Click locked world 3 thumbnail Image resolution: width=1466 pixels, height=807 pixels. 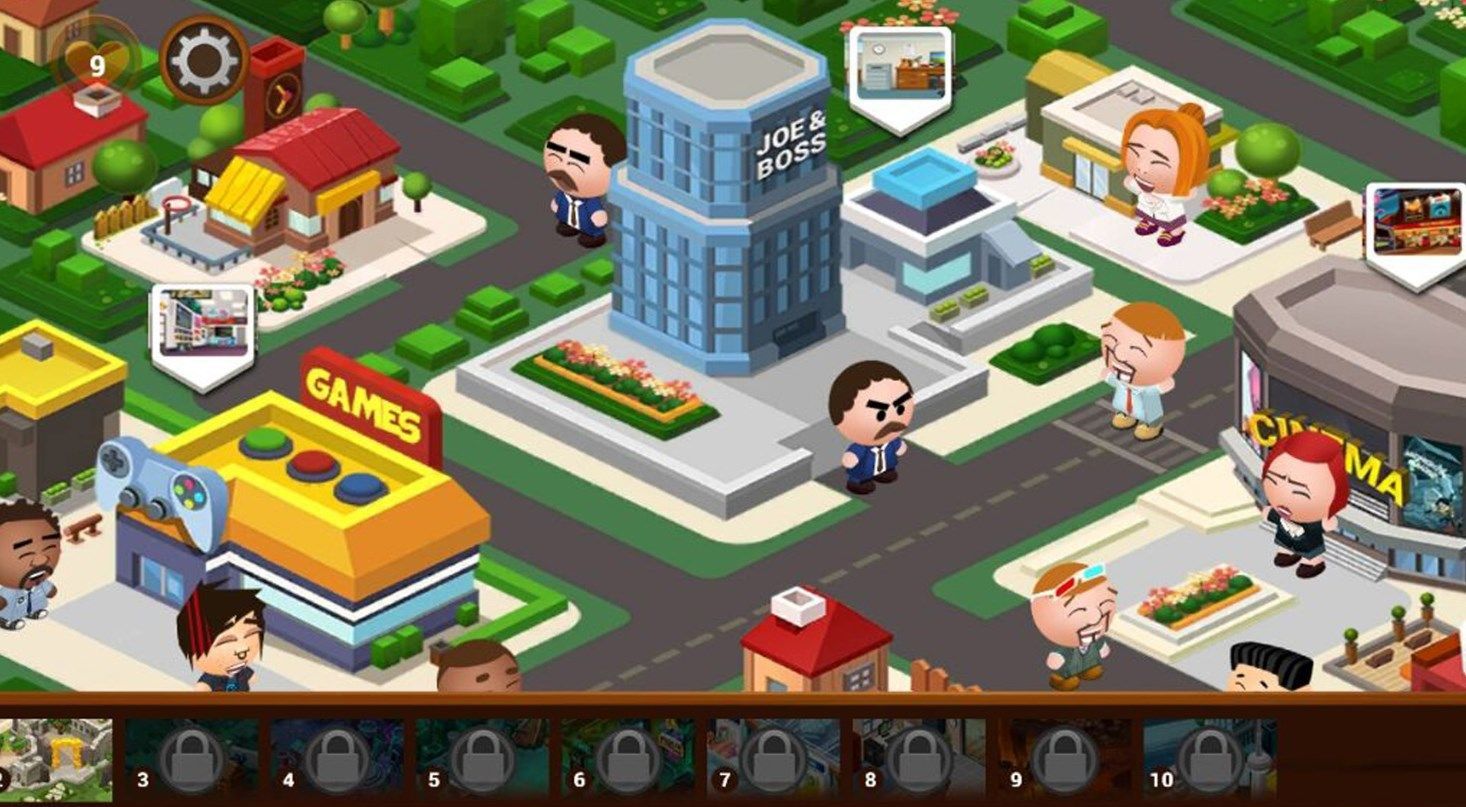pos(191,760)
